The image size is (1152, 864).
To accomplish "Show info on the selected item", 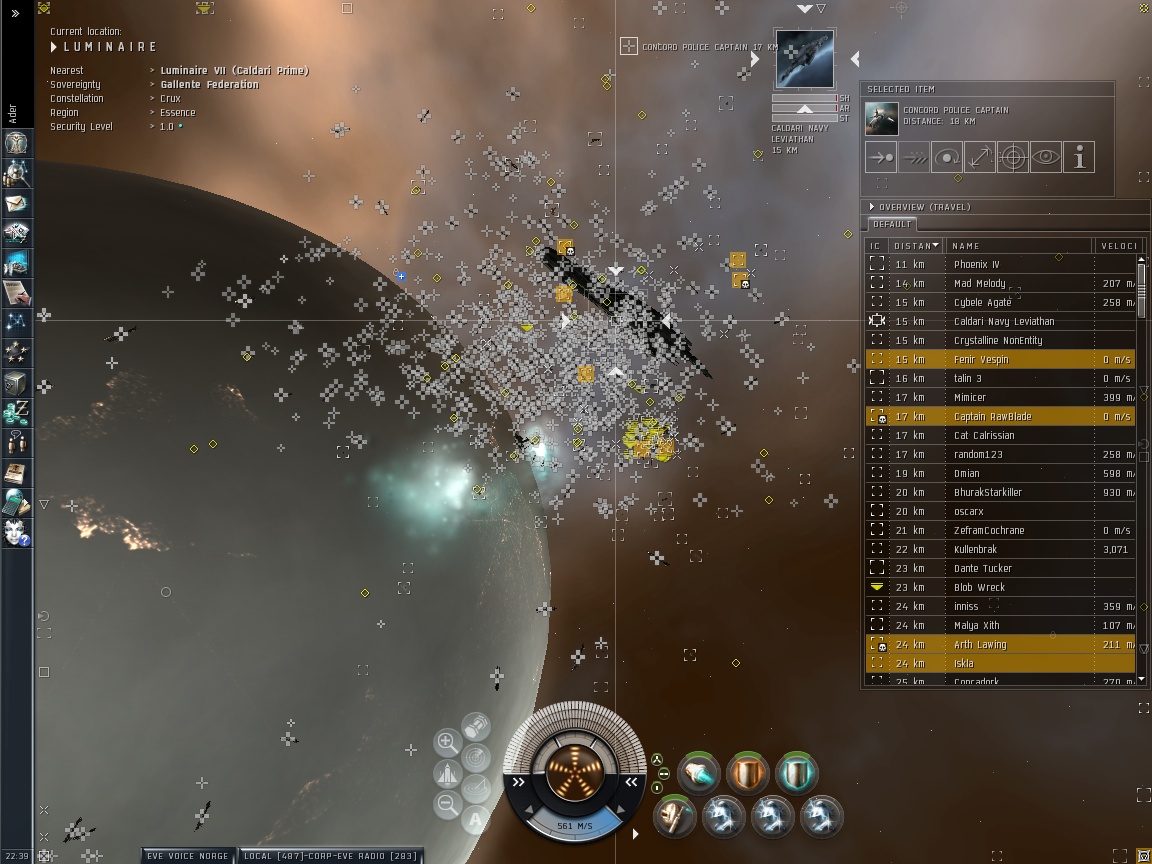I will coord(1078,157).
